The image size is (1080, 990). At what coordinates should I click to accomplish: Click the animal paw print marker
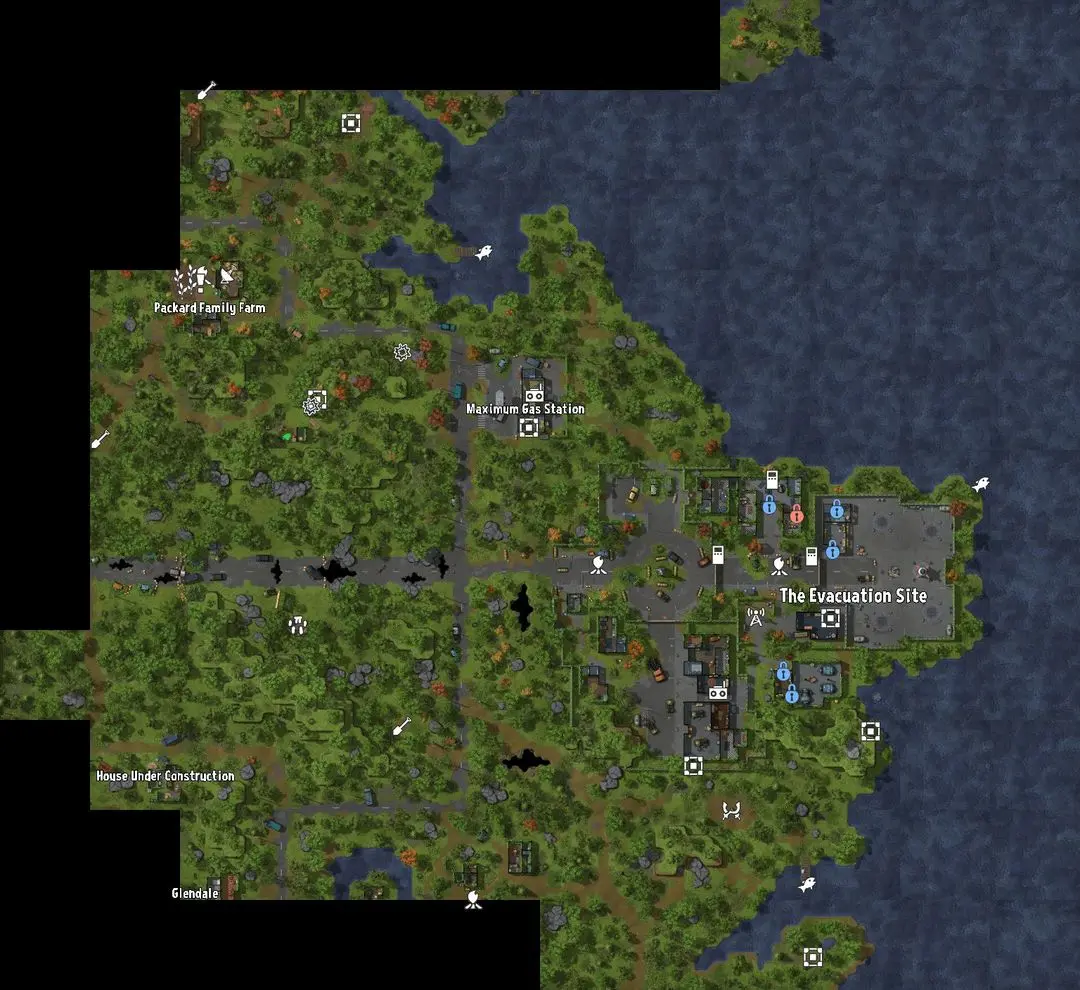click(x=296, y=626)
